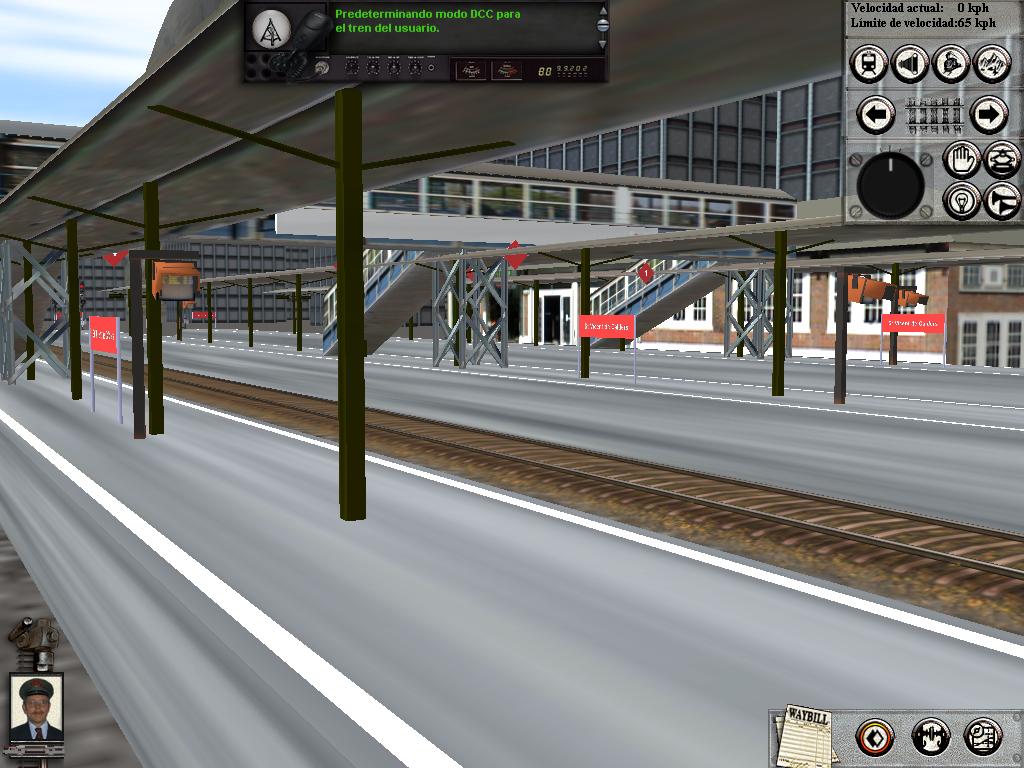This screenshot has height=768, width=1024.
Task: Toggle the light bulb headlight button
Action: coord(962,200)
